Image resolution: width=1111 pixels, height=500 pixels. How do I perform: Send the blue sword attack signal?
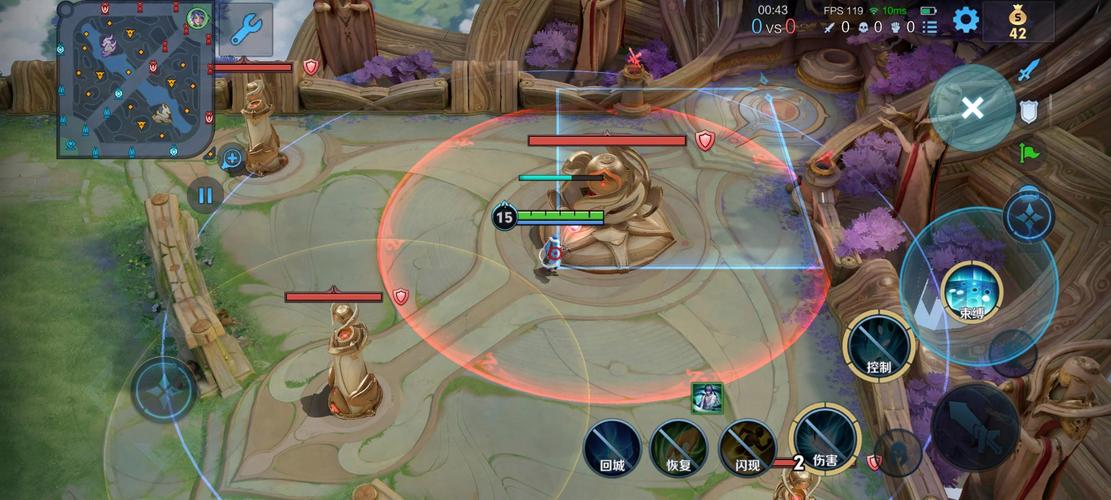pyautogui.click(x=1029, y=70)
